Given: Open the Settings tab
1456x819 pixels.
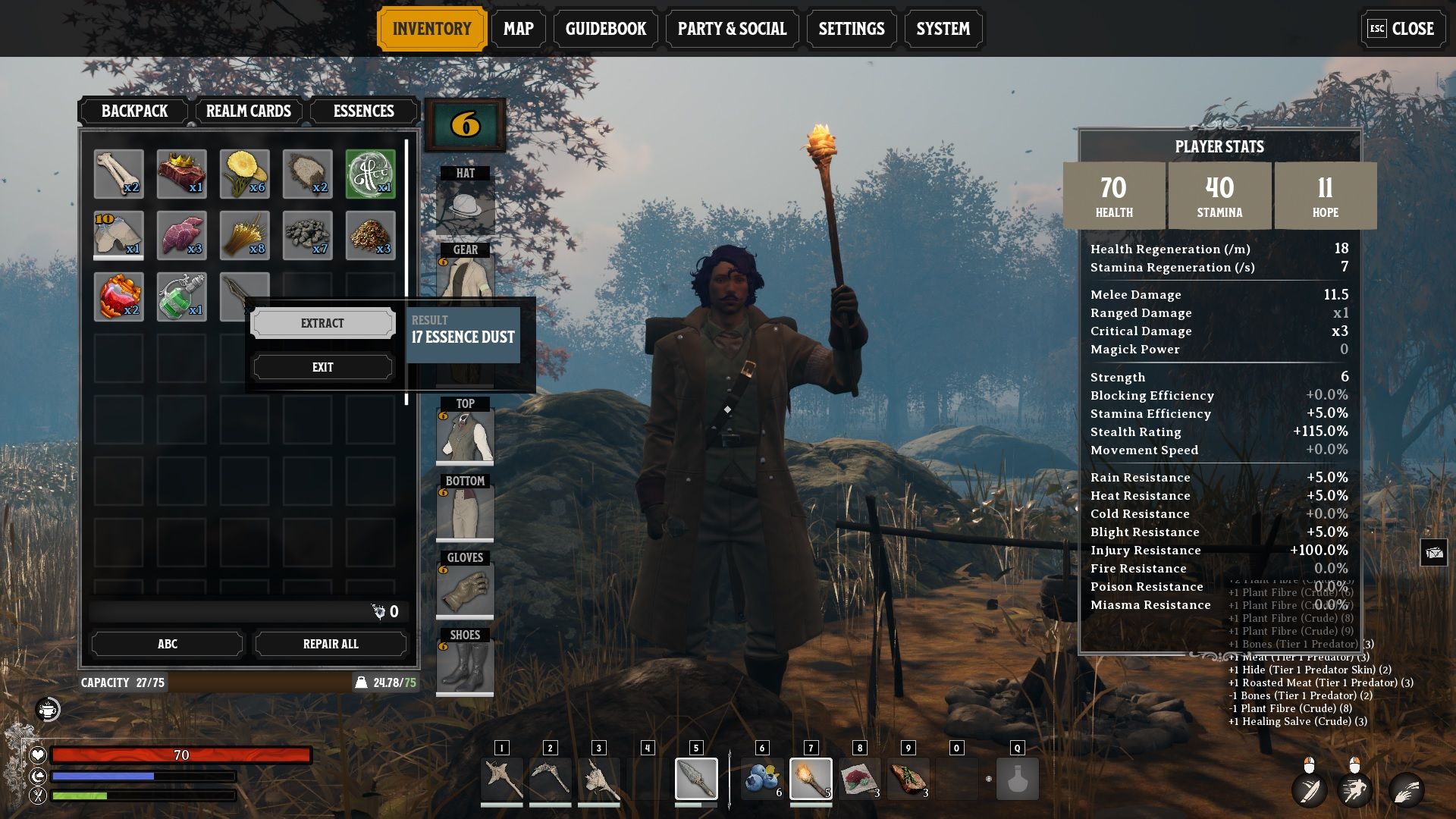Looking at the screenshot, I should pos(851,29).
